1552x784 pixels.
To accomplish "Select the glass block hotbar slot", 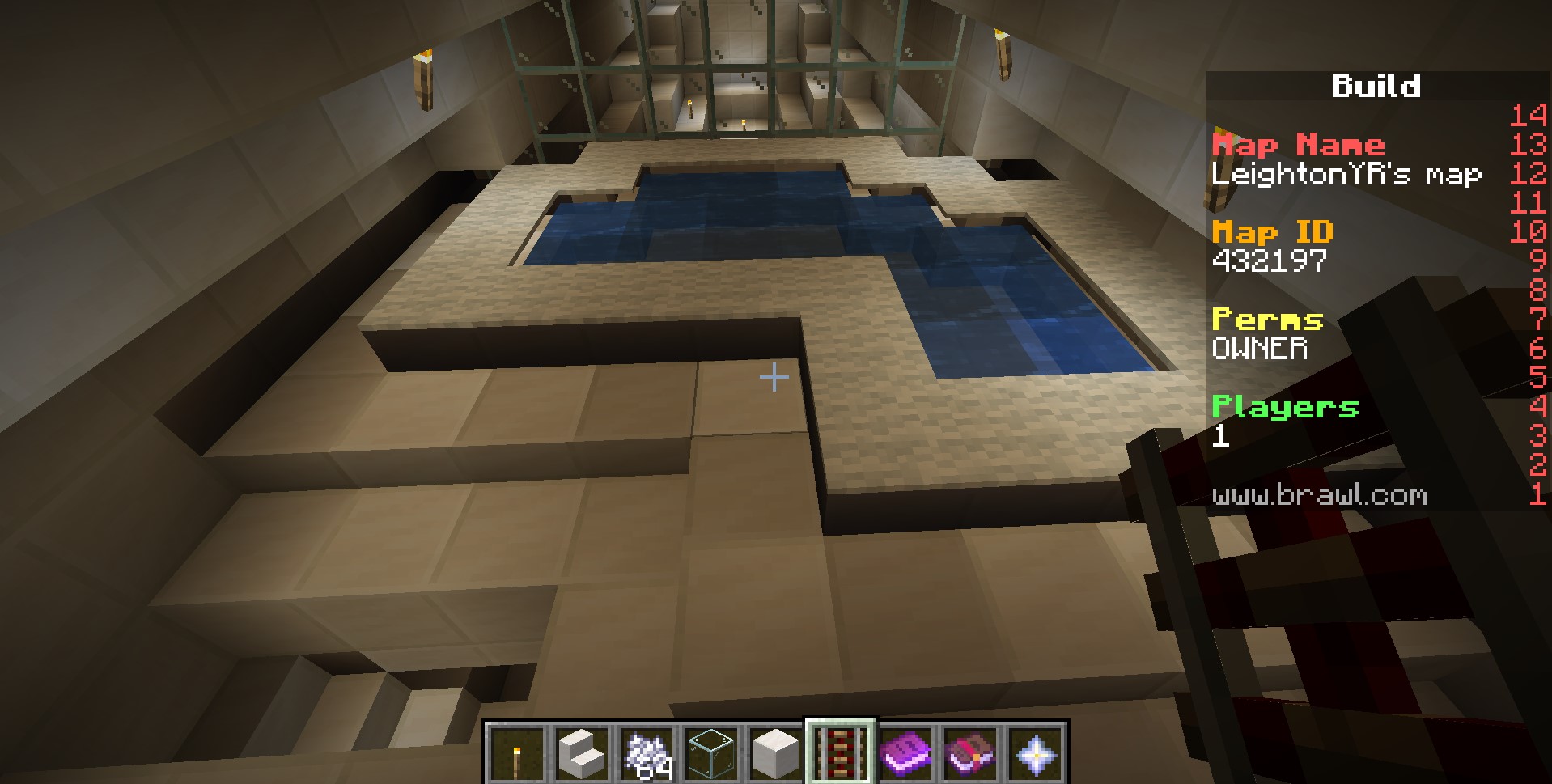I will pyautogui.click(x=711, y=753).
